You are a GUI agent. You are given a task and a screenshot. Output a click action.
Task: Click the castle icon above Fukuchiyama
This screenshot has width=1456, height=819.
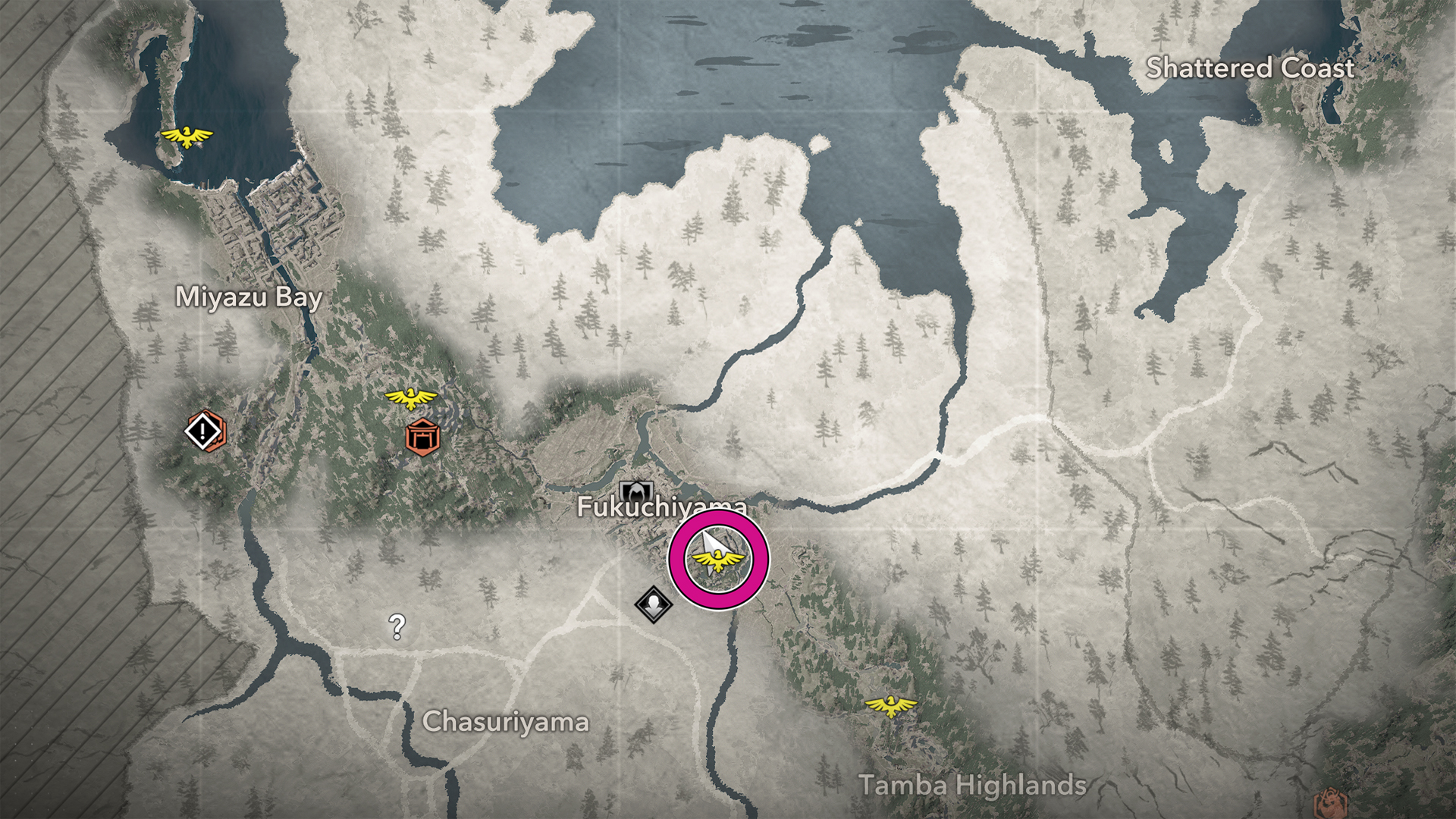click(x=636, y=490)
